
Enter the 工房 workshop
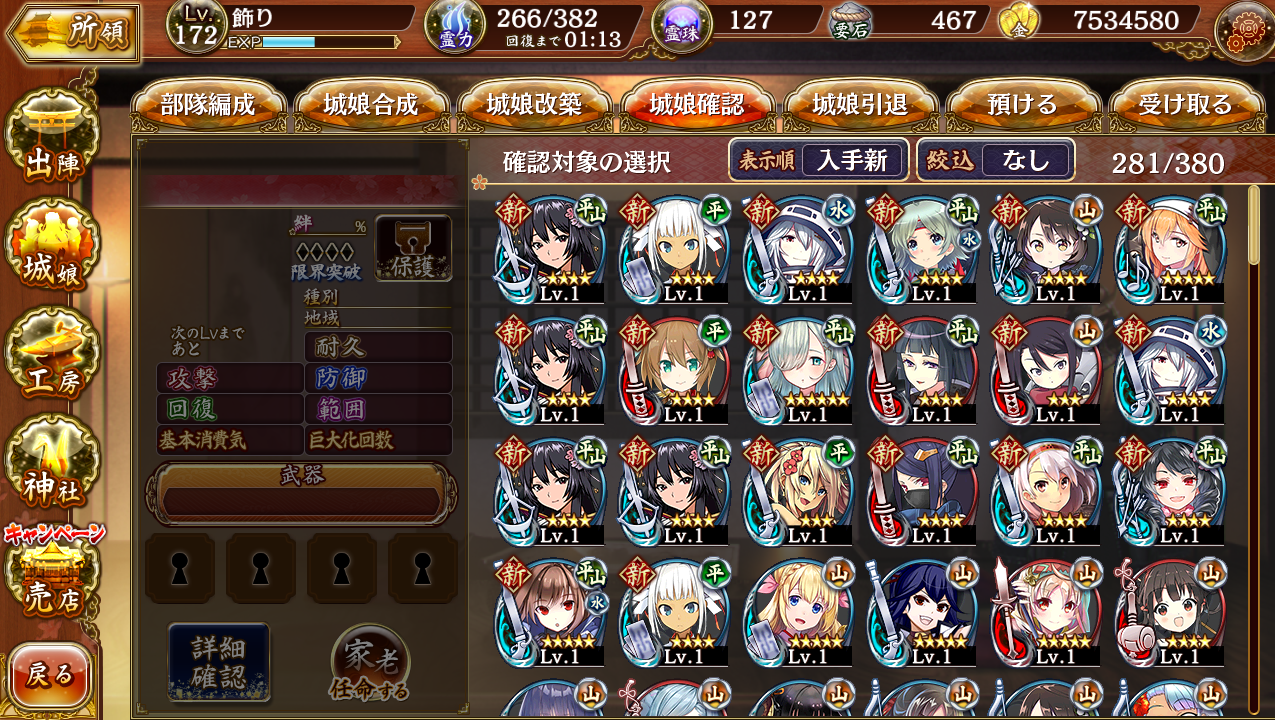pos(52,360)
